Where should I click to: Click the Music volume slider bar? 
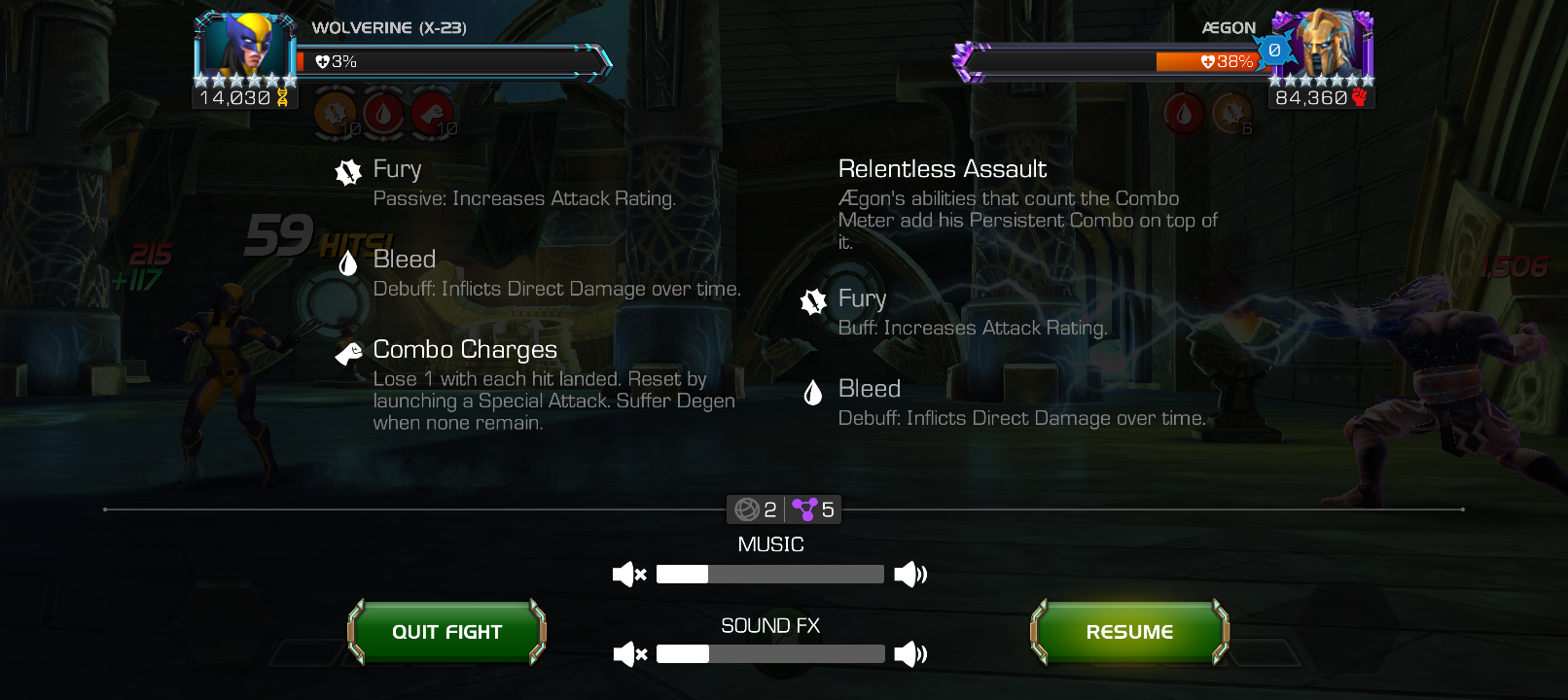pyautogui.click(x=769, y=575)
